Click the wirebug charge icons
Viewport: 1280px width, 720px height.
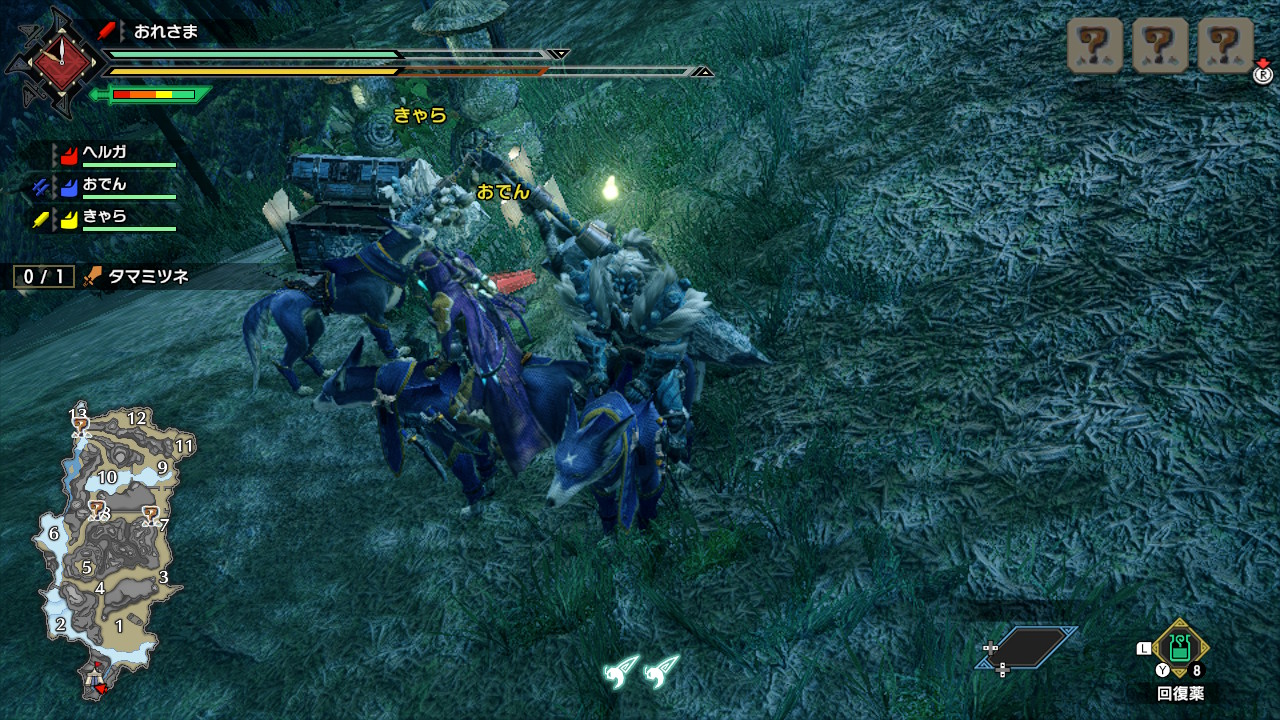641,670
